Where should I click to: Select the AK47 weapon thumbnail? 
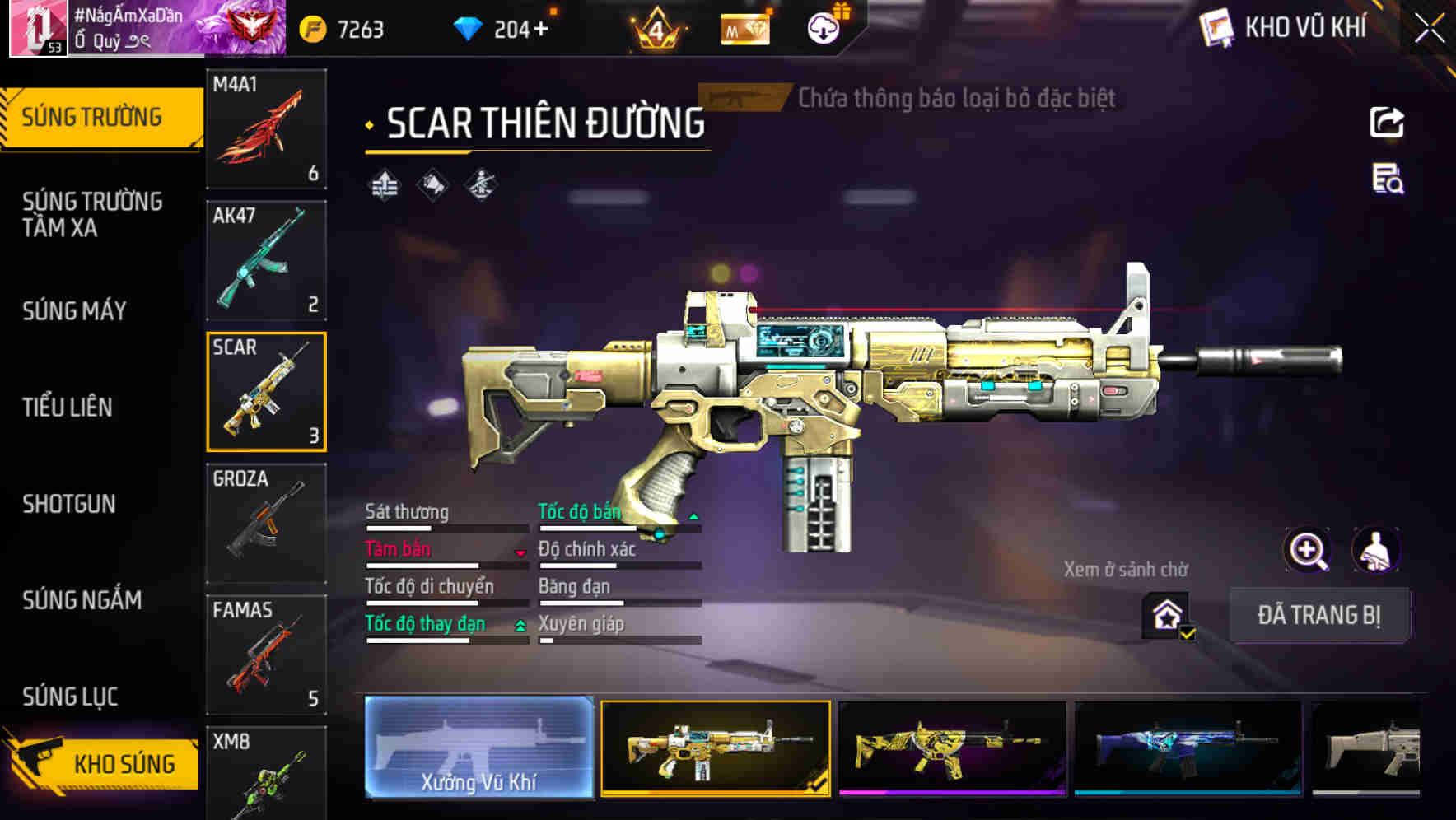[x=266, y=260]
